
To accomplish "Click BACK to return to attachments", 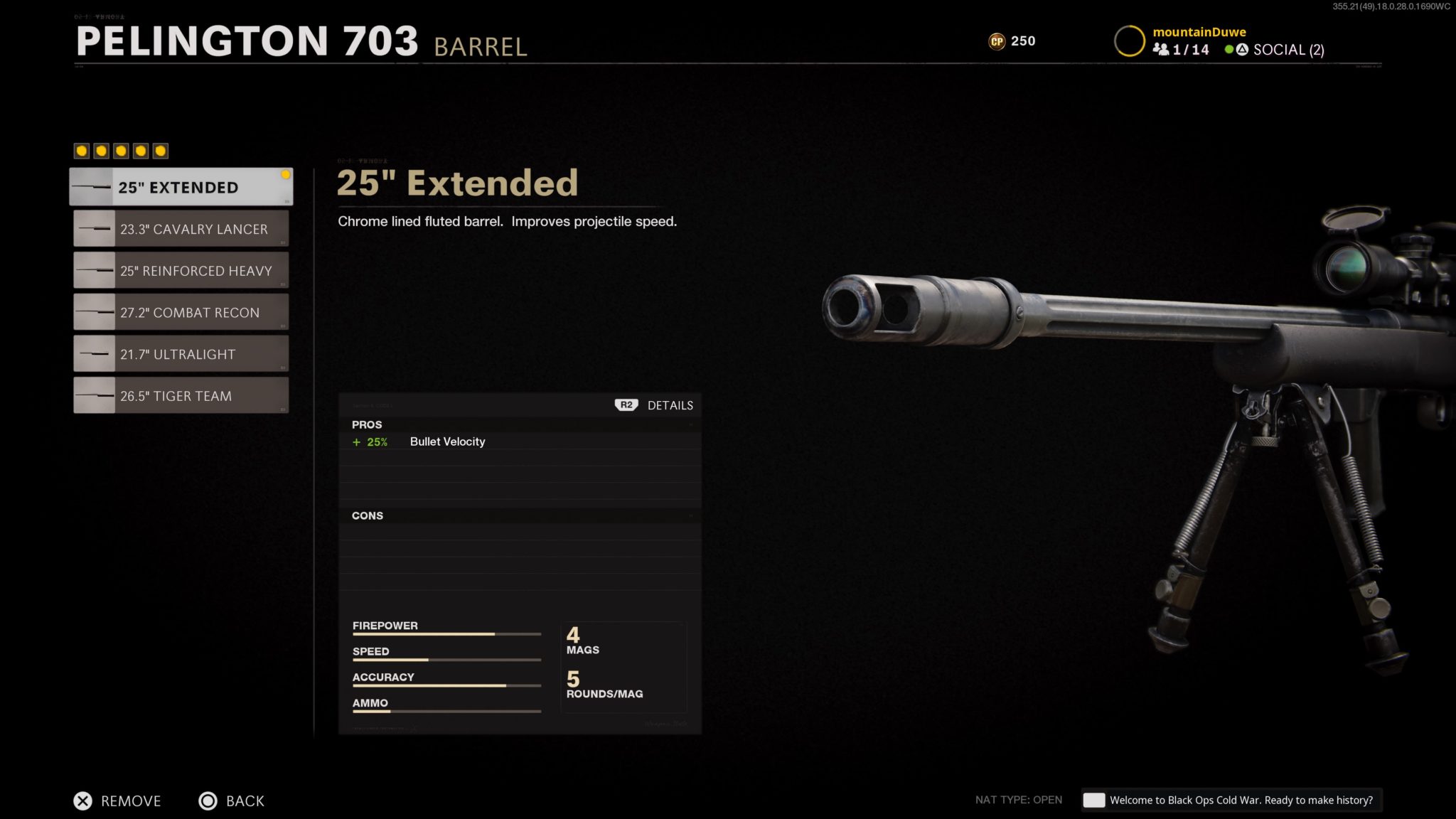I will click(x=245, y=801).
